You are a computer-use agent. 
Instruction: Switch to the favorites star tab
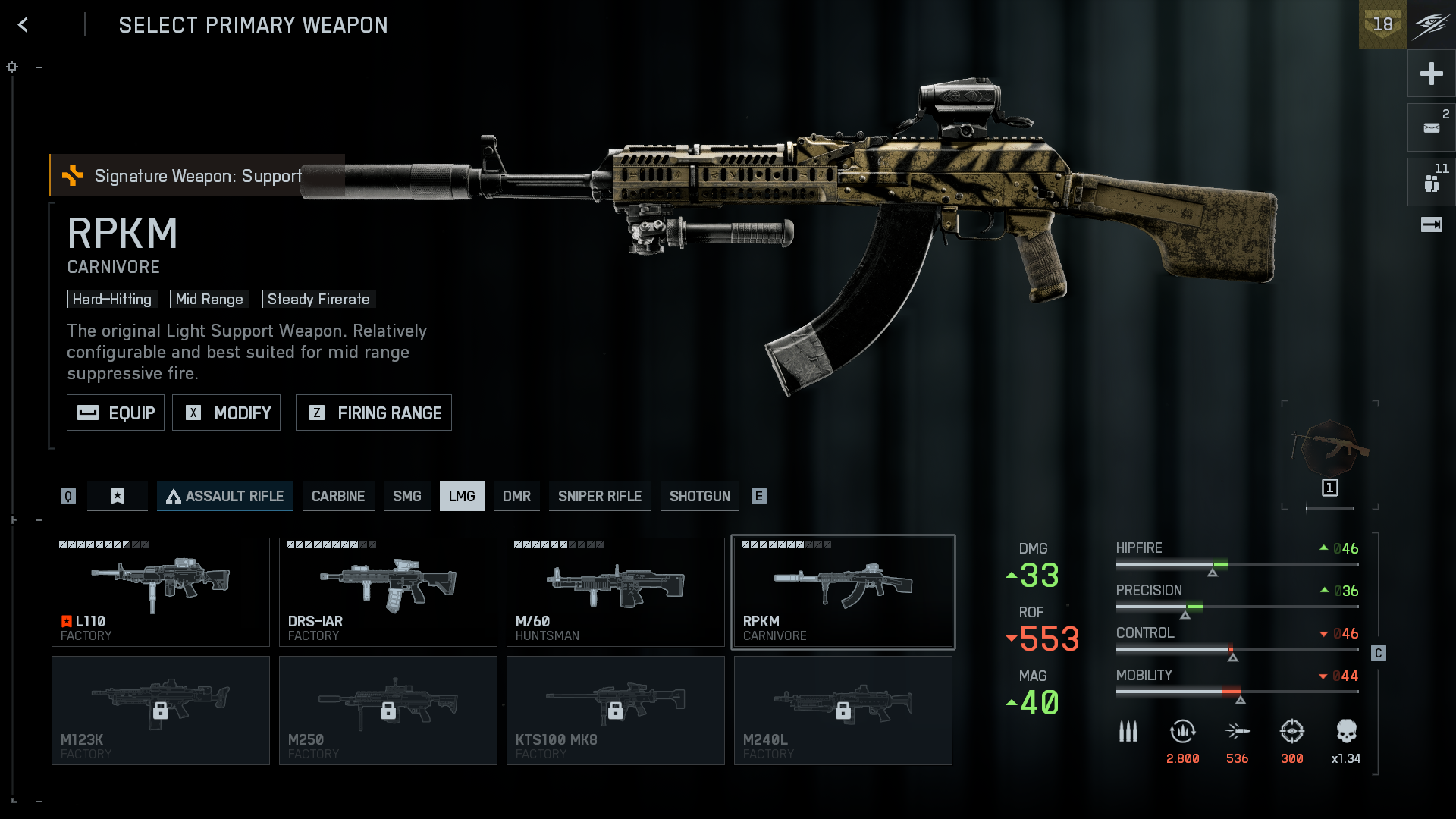[x=118, y=496]
